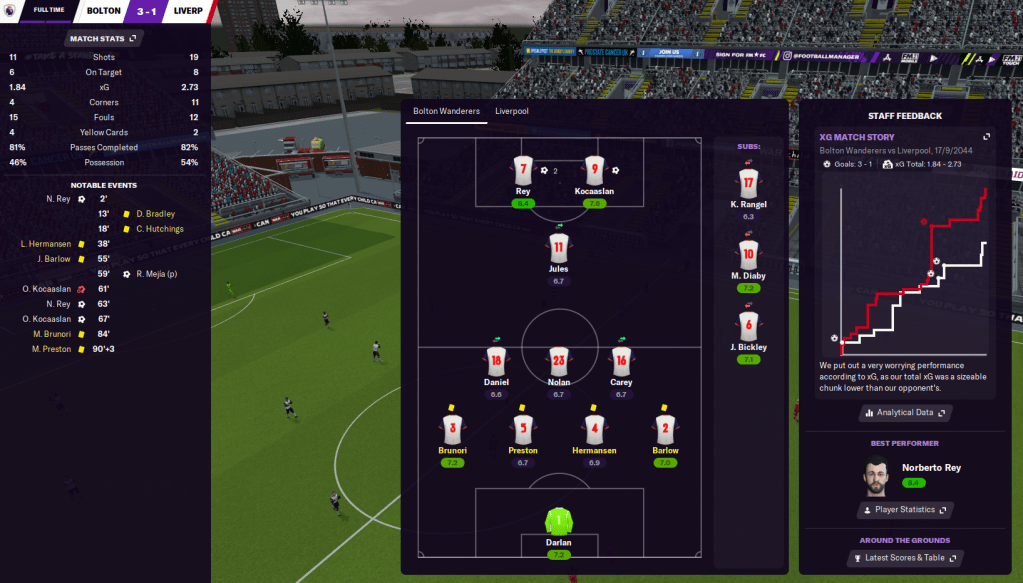The height and width of the screenshot is (583, 1023).
Task: Expand the xG Match Story panel
Action: (x=986, y=137)
